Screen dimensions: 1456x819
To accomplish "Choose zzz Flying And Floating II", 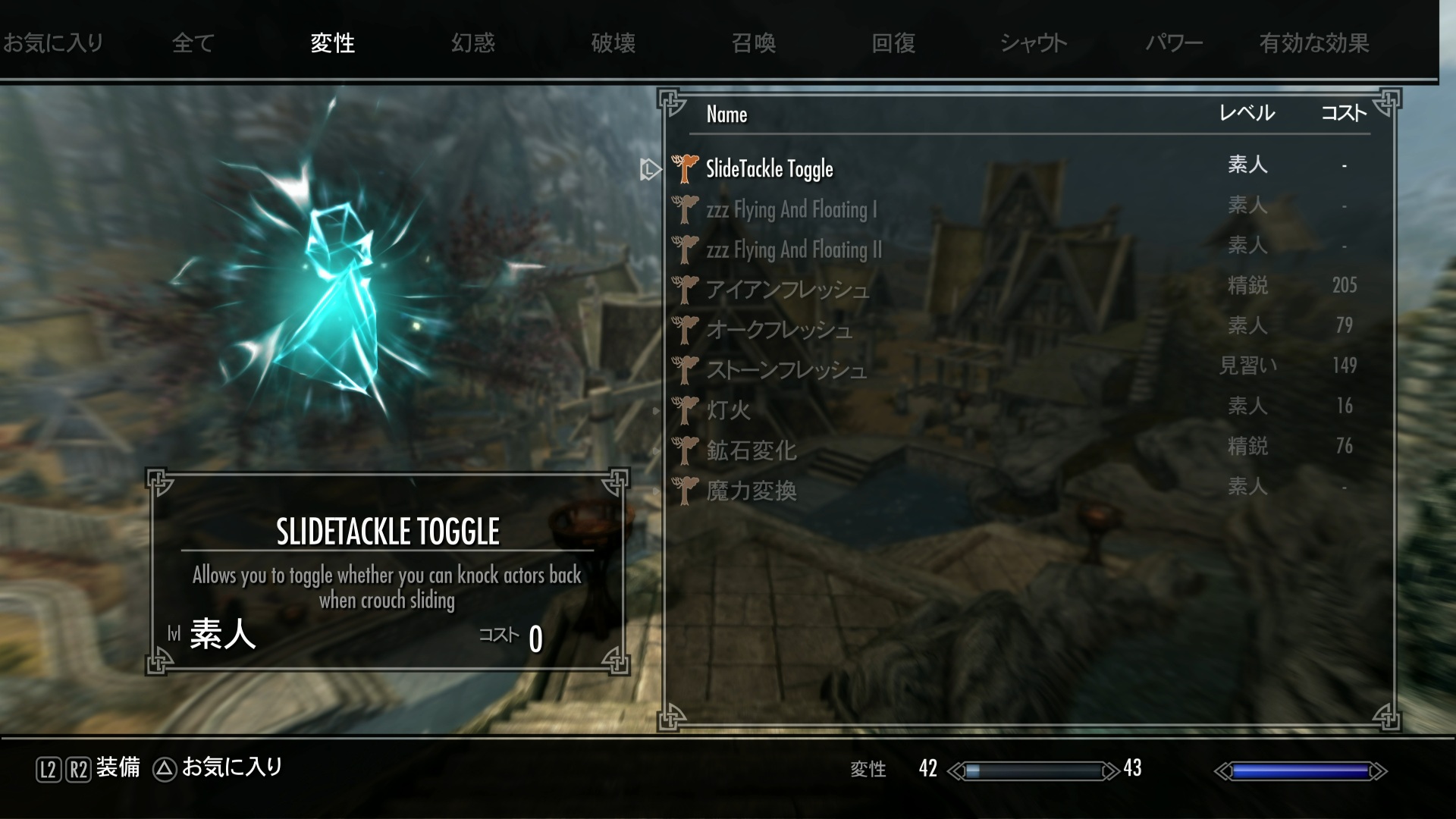I will point(794,249).
